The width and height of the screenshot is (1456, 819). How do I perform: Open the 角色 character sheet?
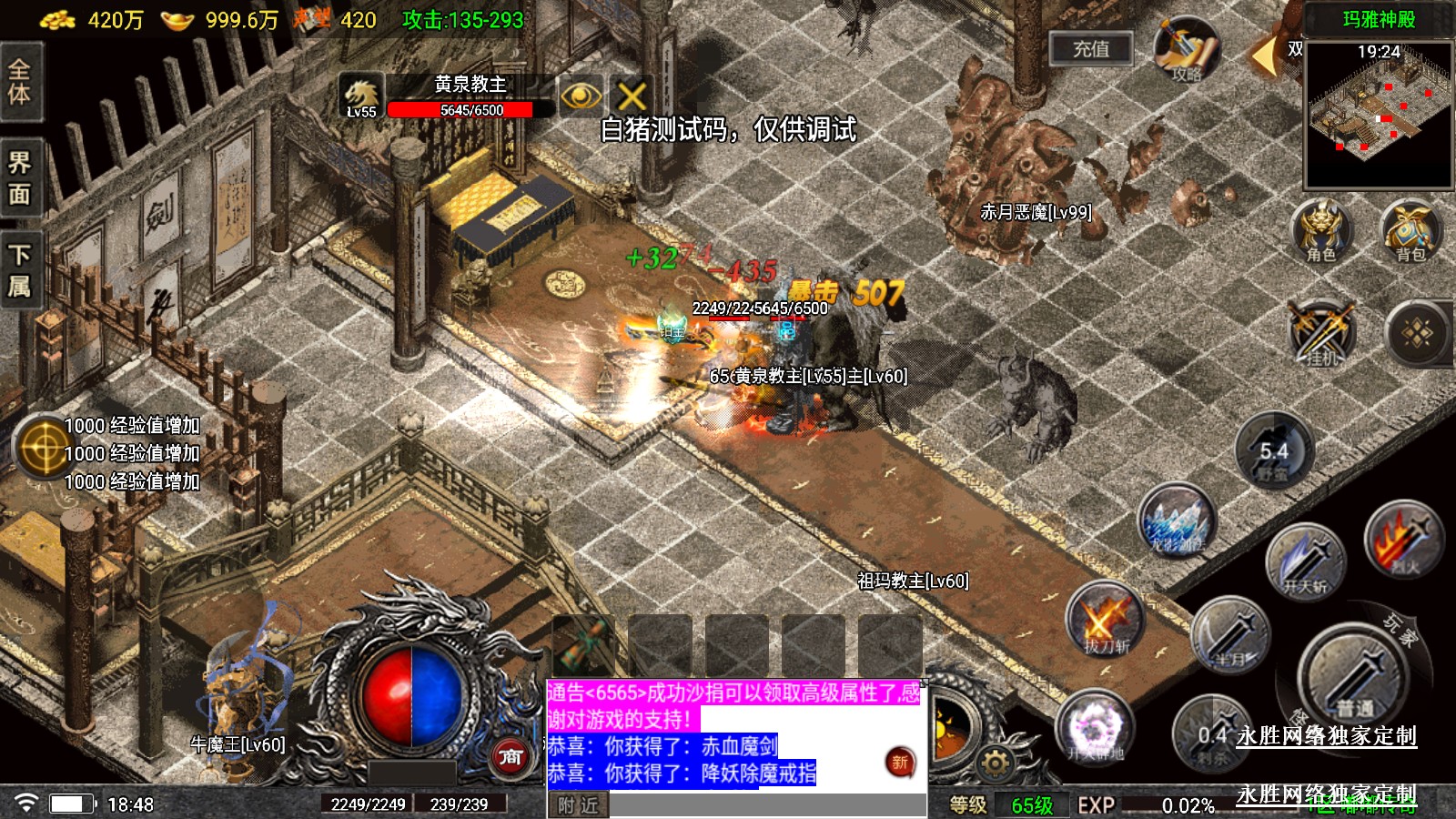click(1320, 231)
